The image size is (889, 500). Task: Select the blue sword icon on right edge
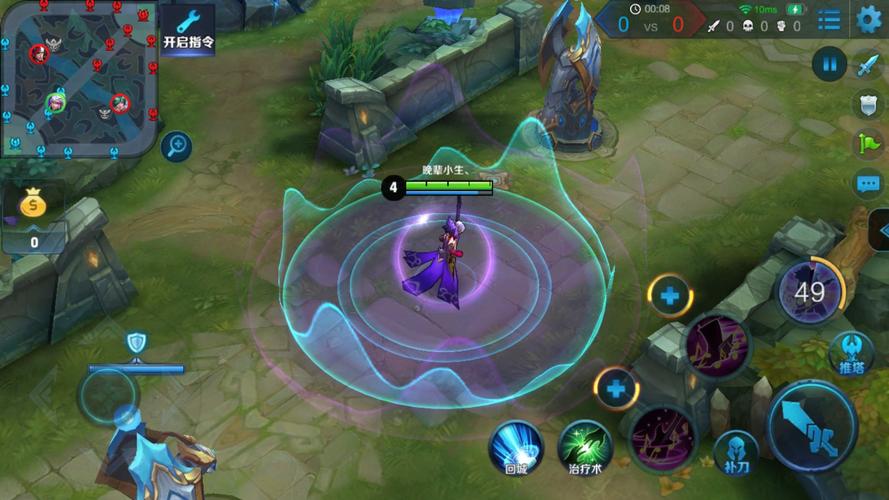867,66
